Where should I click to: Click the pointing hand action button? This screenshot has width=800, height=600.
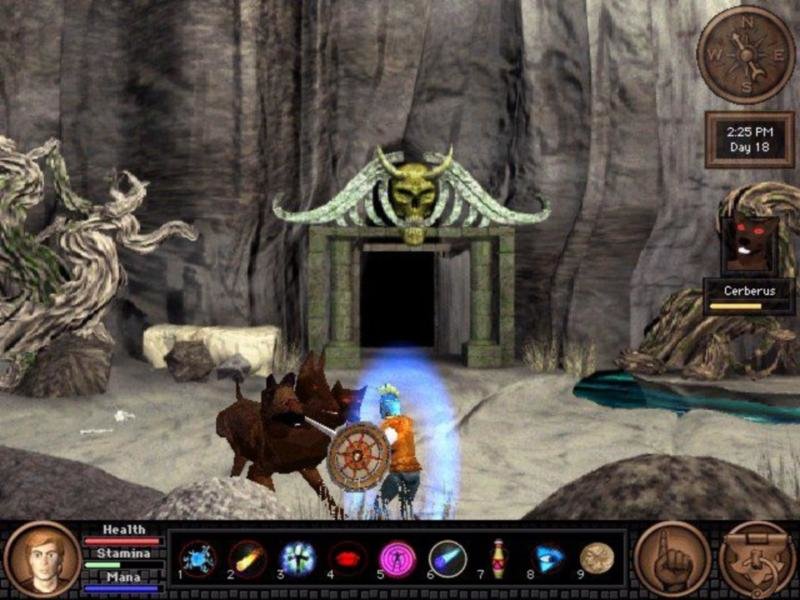(x=671, y=559)
